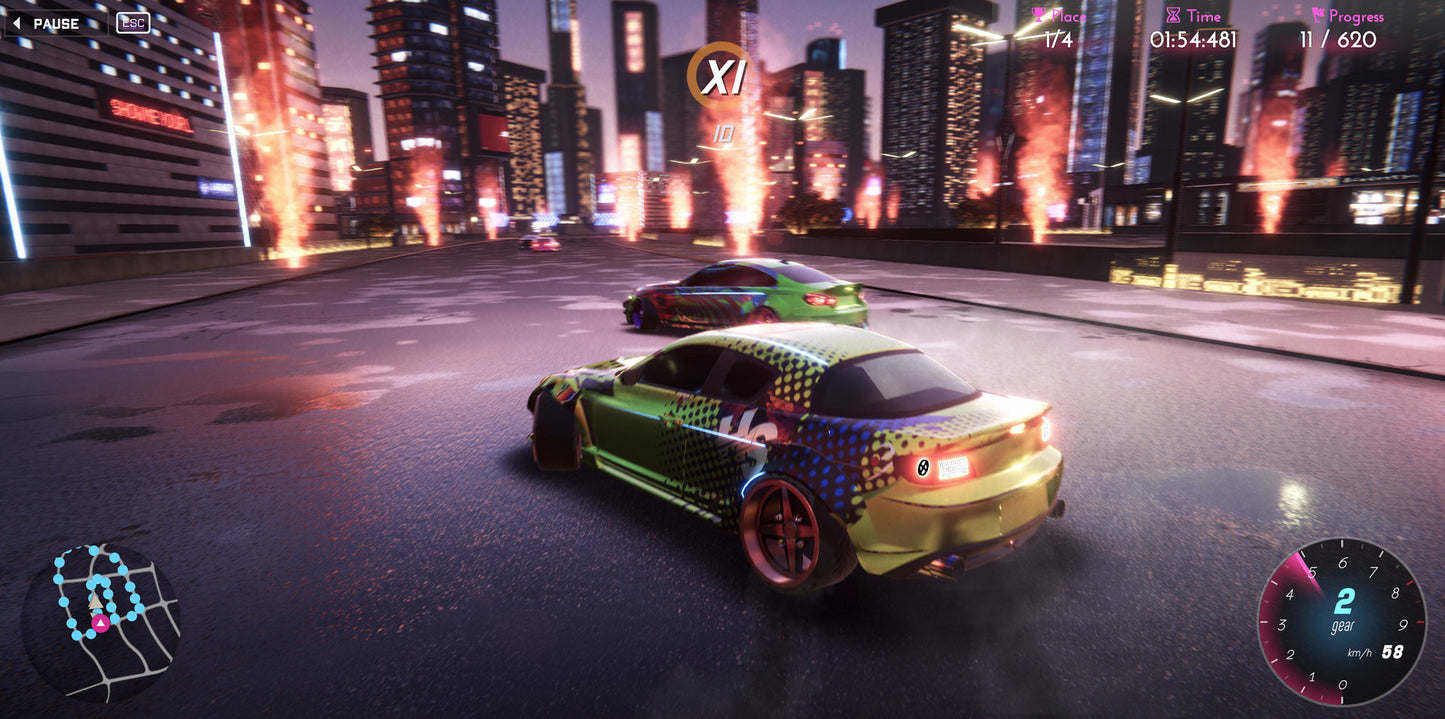Open the circular track minimap
The height and width of the screenshot is (719, 1445).
[x=100, y=620]
